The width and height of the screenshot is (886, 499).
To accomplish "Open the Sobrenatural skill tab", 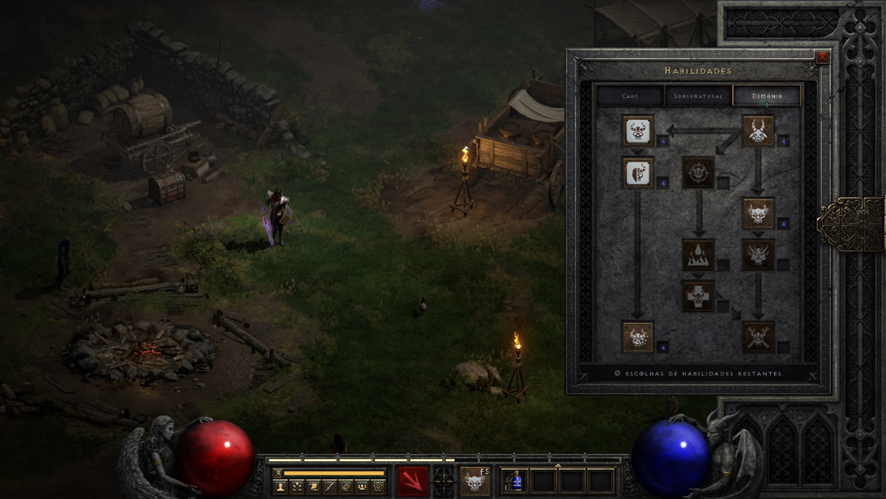I will coord(698,96).
